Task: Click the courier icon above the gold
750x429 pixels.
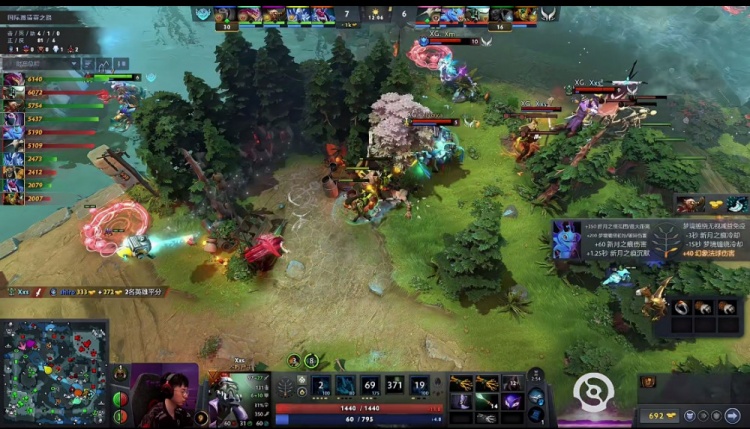Action: (647, 382)
